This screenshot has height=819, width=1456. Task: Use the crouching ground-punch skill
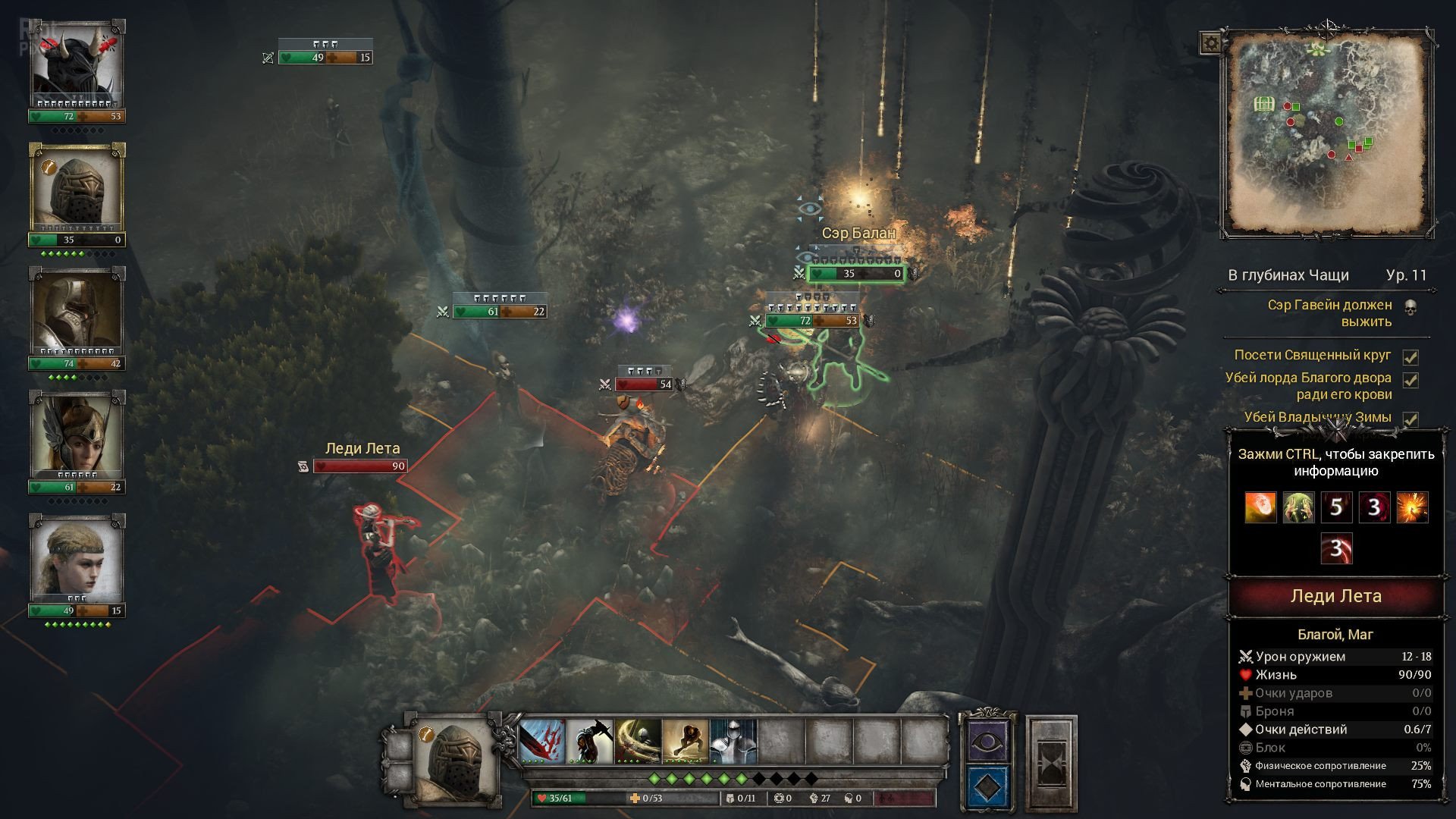tap(686, 741)
